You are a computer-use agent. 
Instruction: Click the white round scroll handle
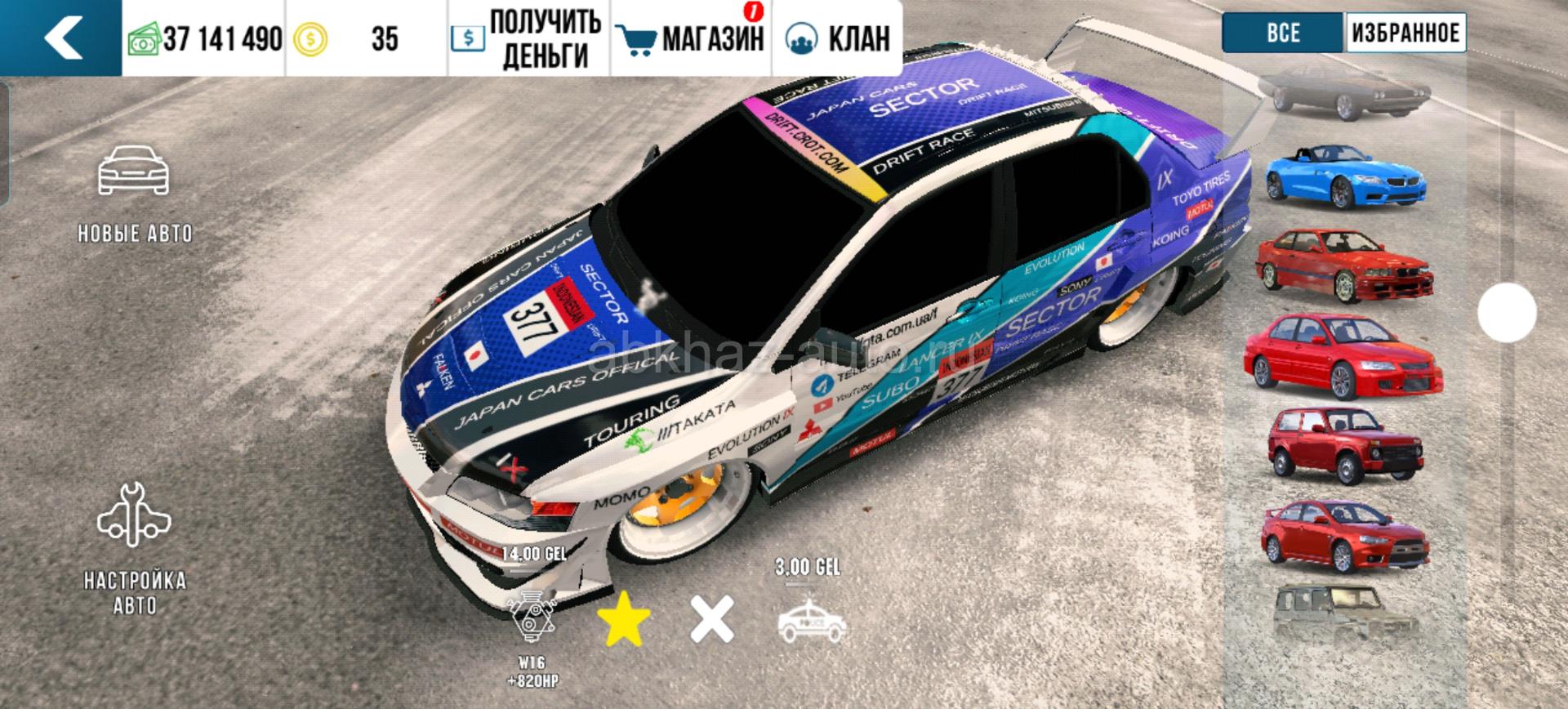coord(1507,312)
